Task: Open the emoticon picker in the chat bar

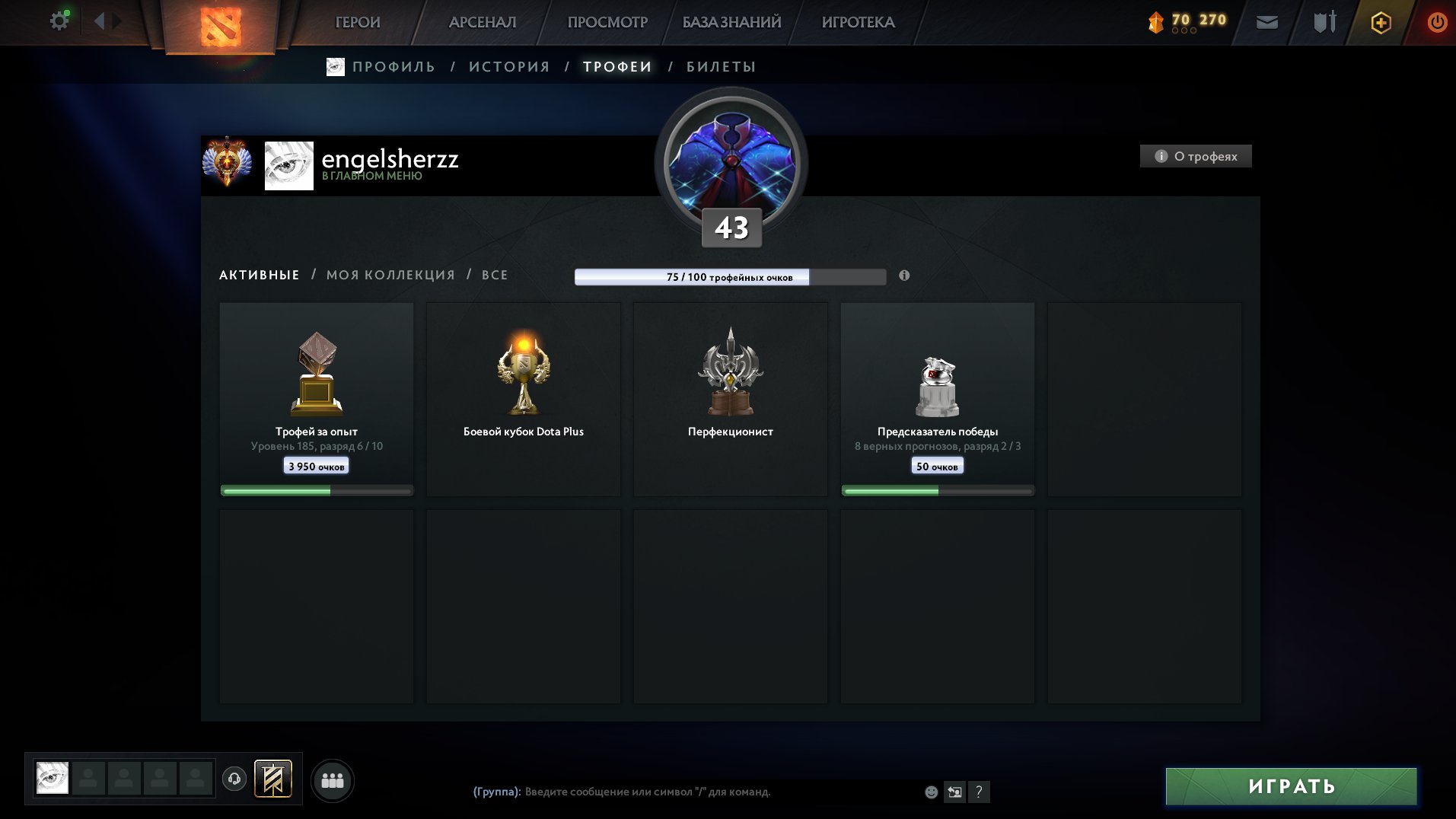Action: pyautogui.click(x=931, y=792)
